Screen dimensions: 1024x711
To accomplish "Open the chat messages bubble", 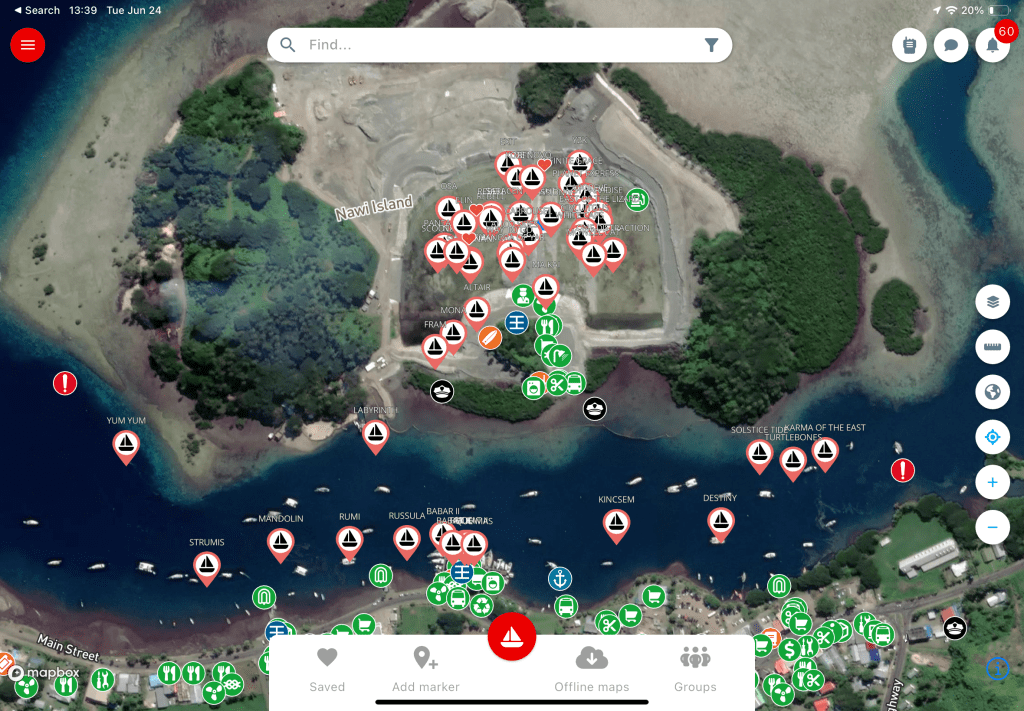I will [950, 46].
